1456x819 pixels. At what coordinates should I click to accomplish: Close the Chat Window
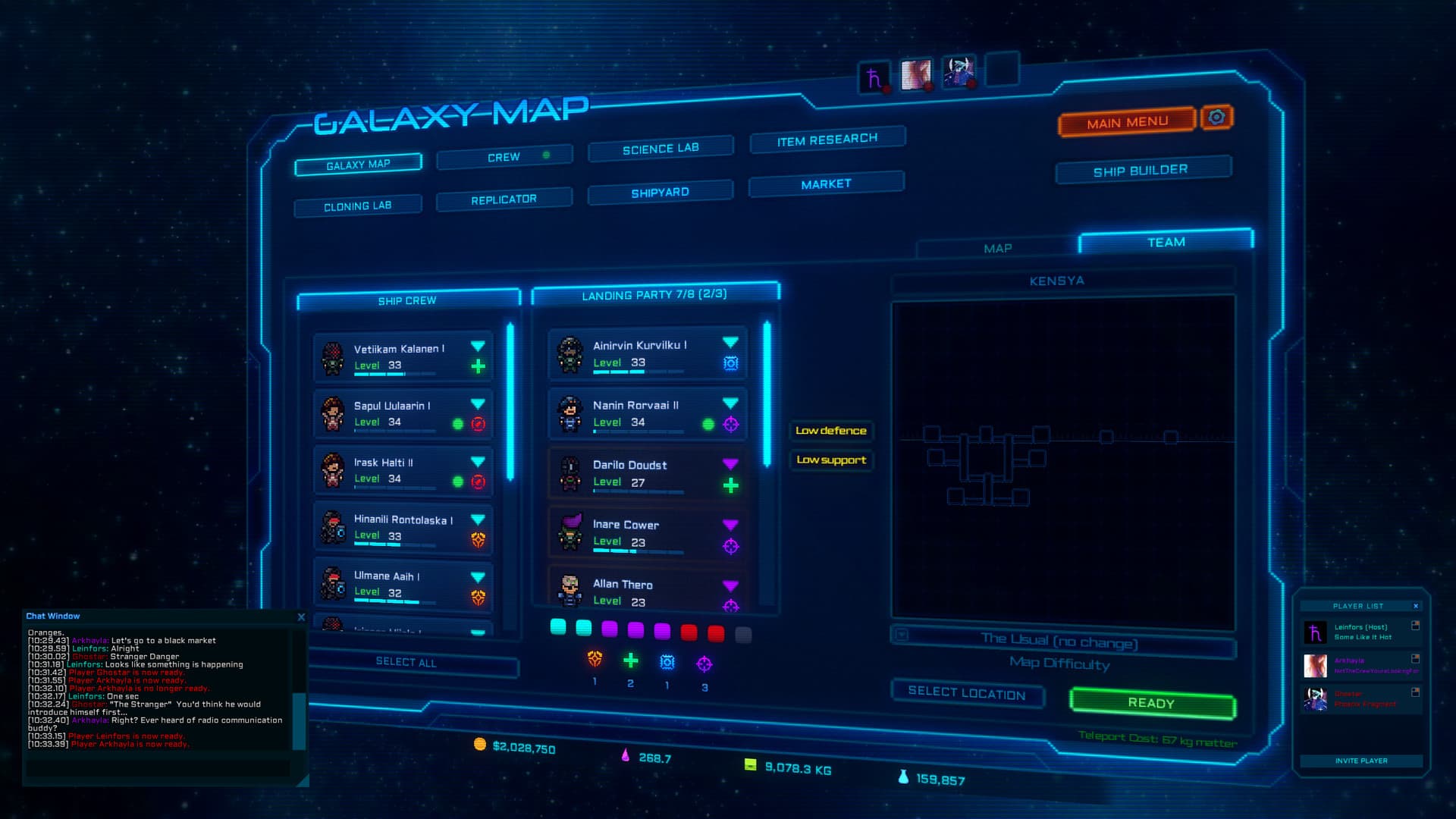301,617
